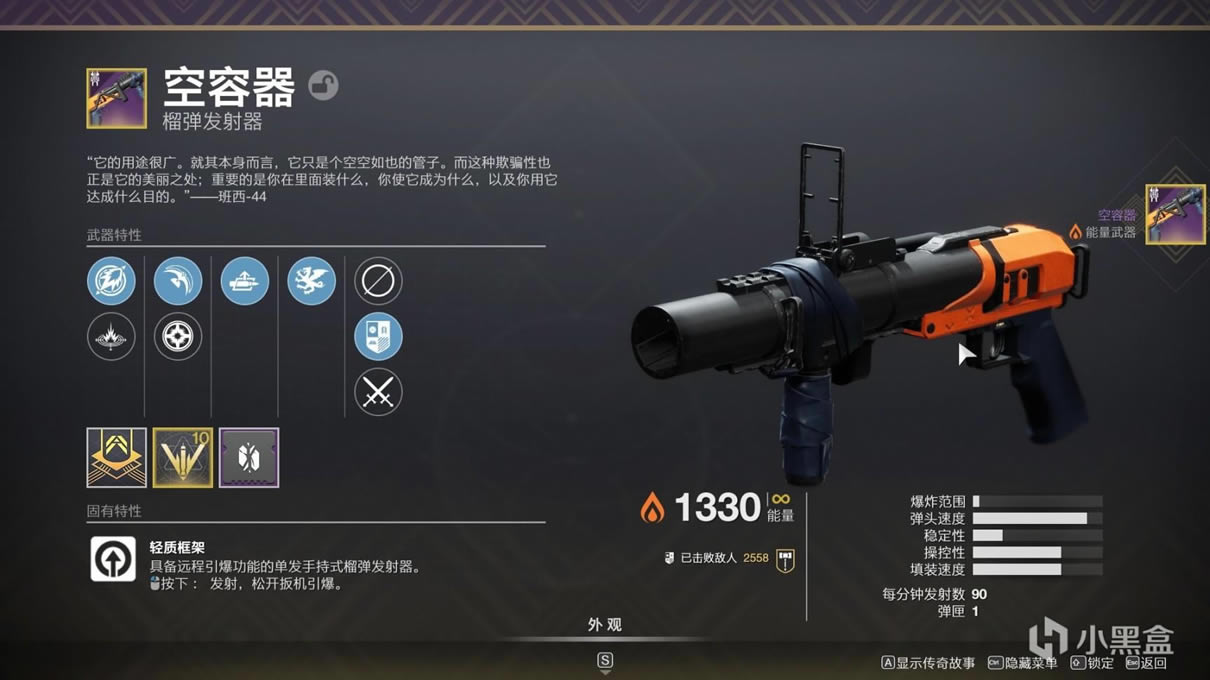Select the crossed swords tracker option

[x=378, y=393]
